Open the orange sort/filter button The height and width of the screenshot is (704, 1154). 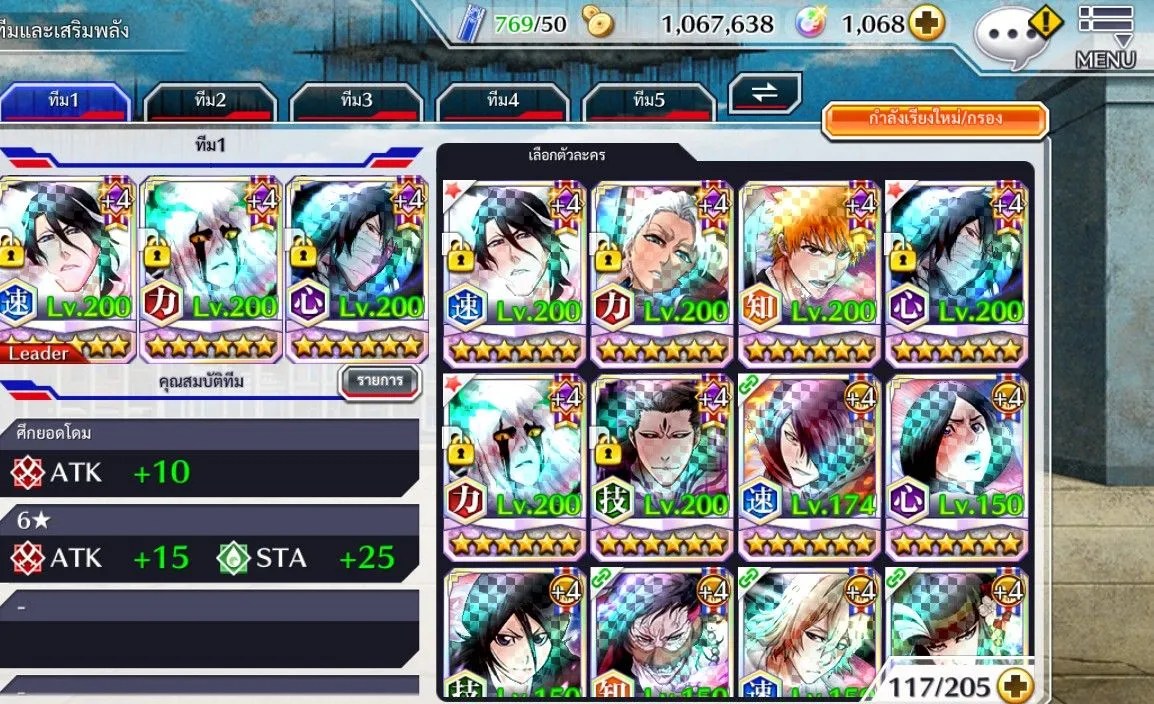coord(934,119)
